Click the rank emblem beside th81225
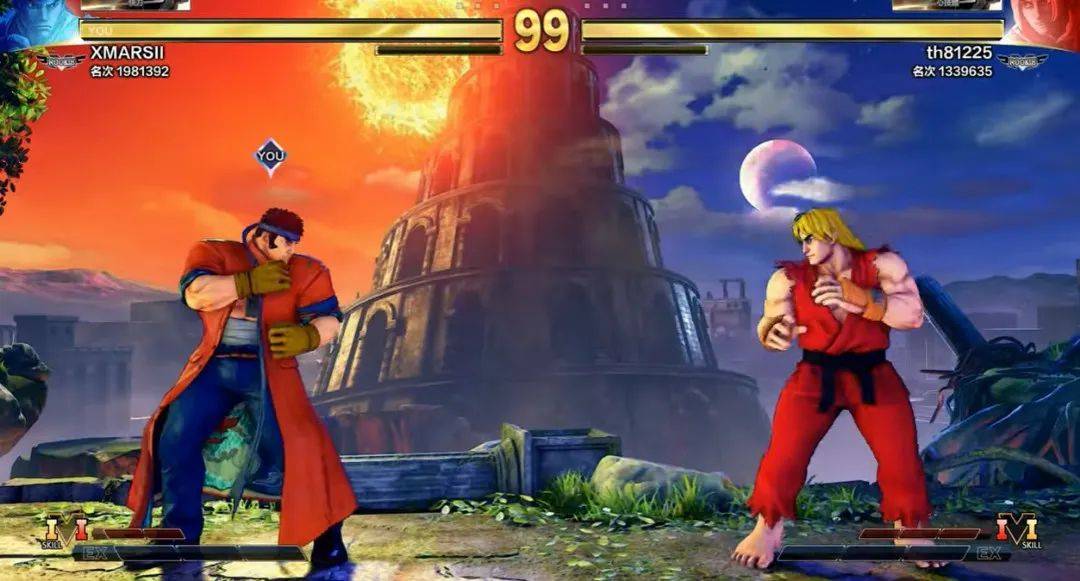The width and height of the screenshot is (1080, 581). pyautogui.click(x=1021, y=63)
